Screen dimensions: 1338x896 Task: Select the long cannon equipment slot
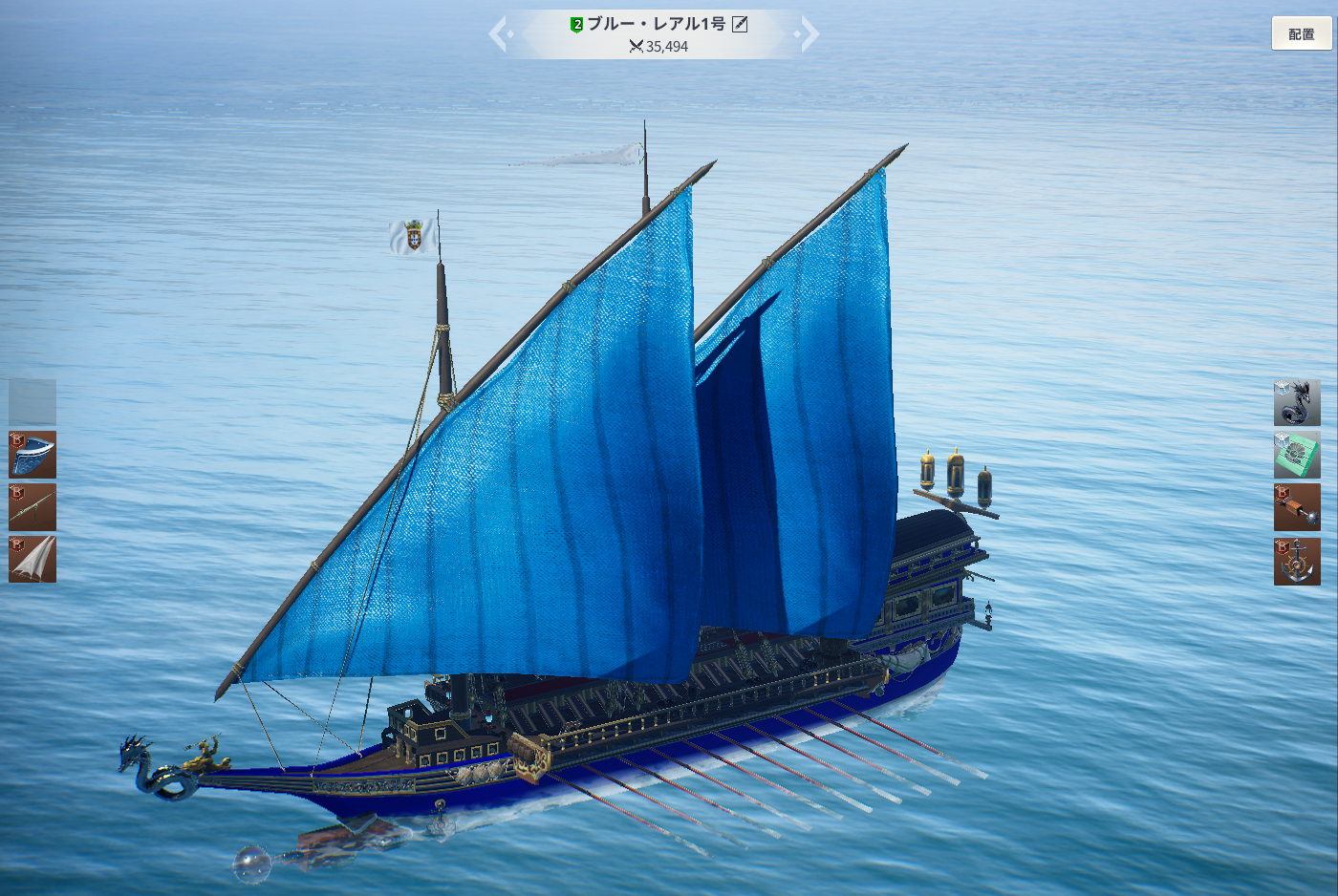[32, 506]
